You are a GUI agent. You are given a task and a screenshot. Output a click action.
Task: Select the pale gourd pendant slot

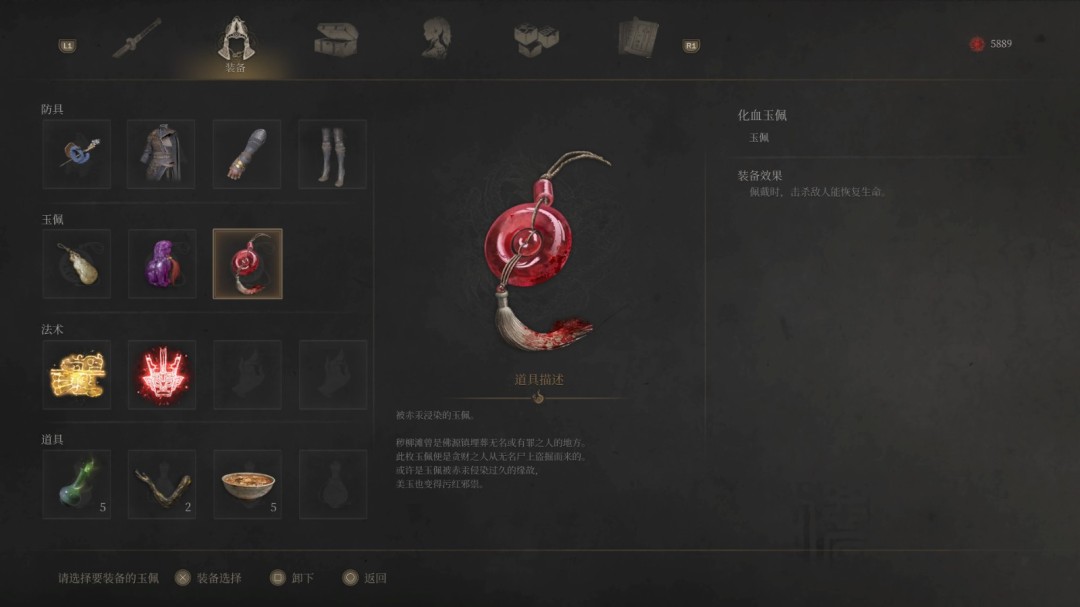(76, 264)
